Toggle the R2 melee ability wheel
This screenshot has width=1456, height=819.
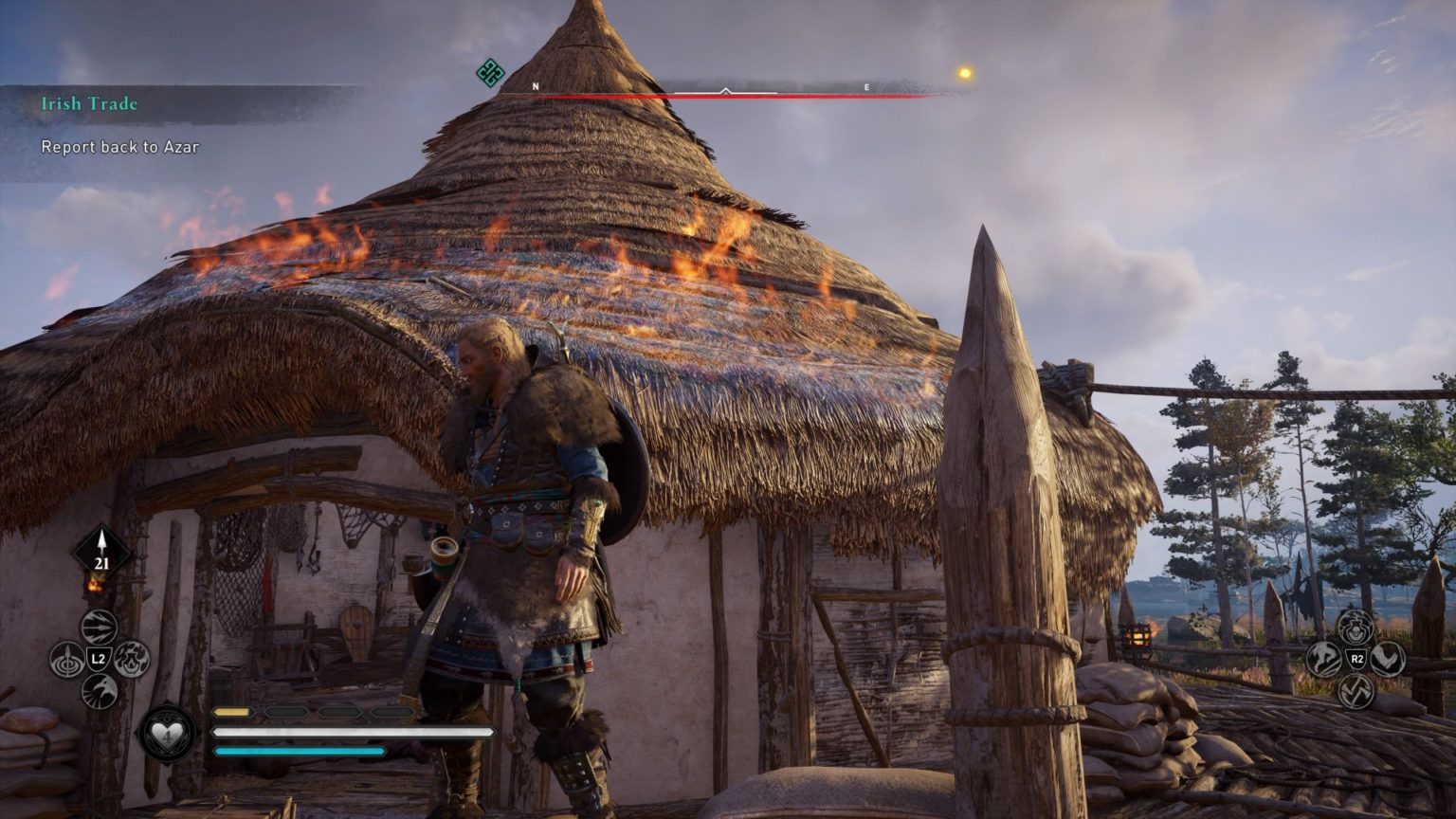tap(1356, 657)
